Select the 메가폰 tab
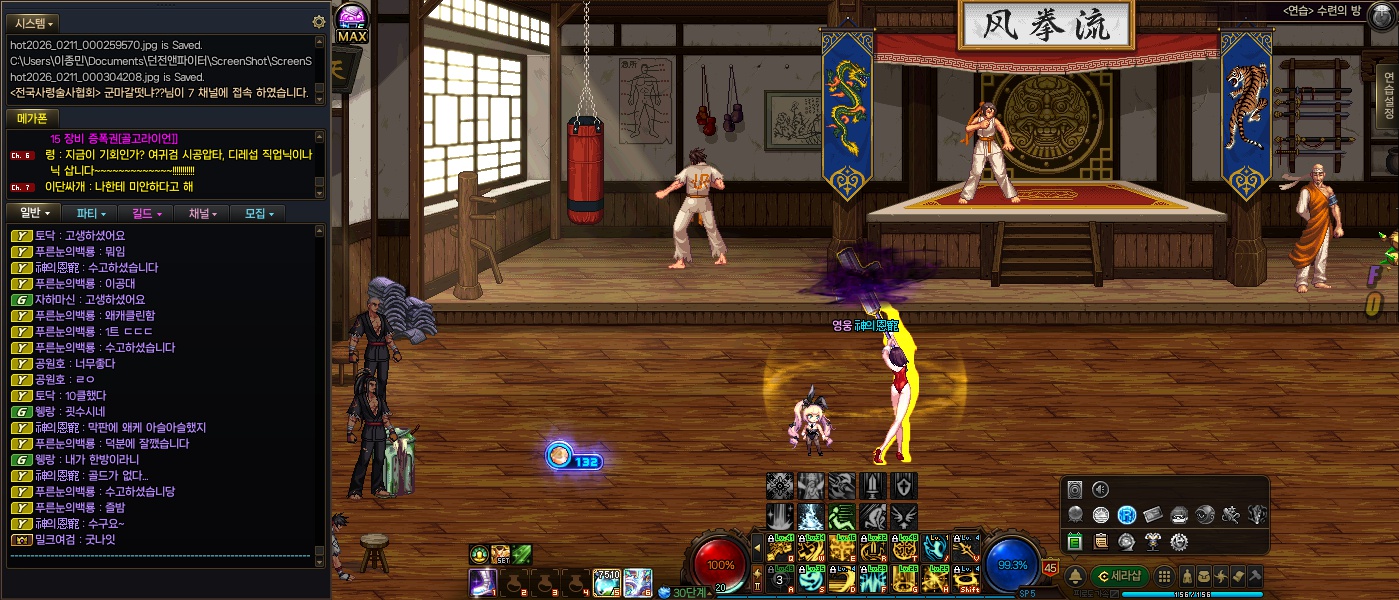The image size is (1399, 600). pos(33,119)
